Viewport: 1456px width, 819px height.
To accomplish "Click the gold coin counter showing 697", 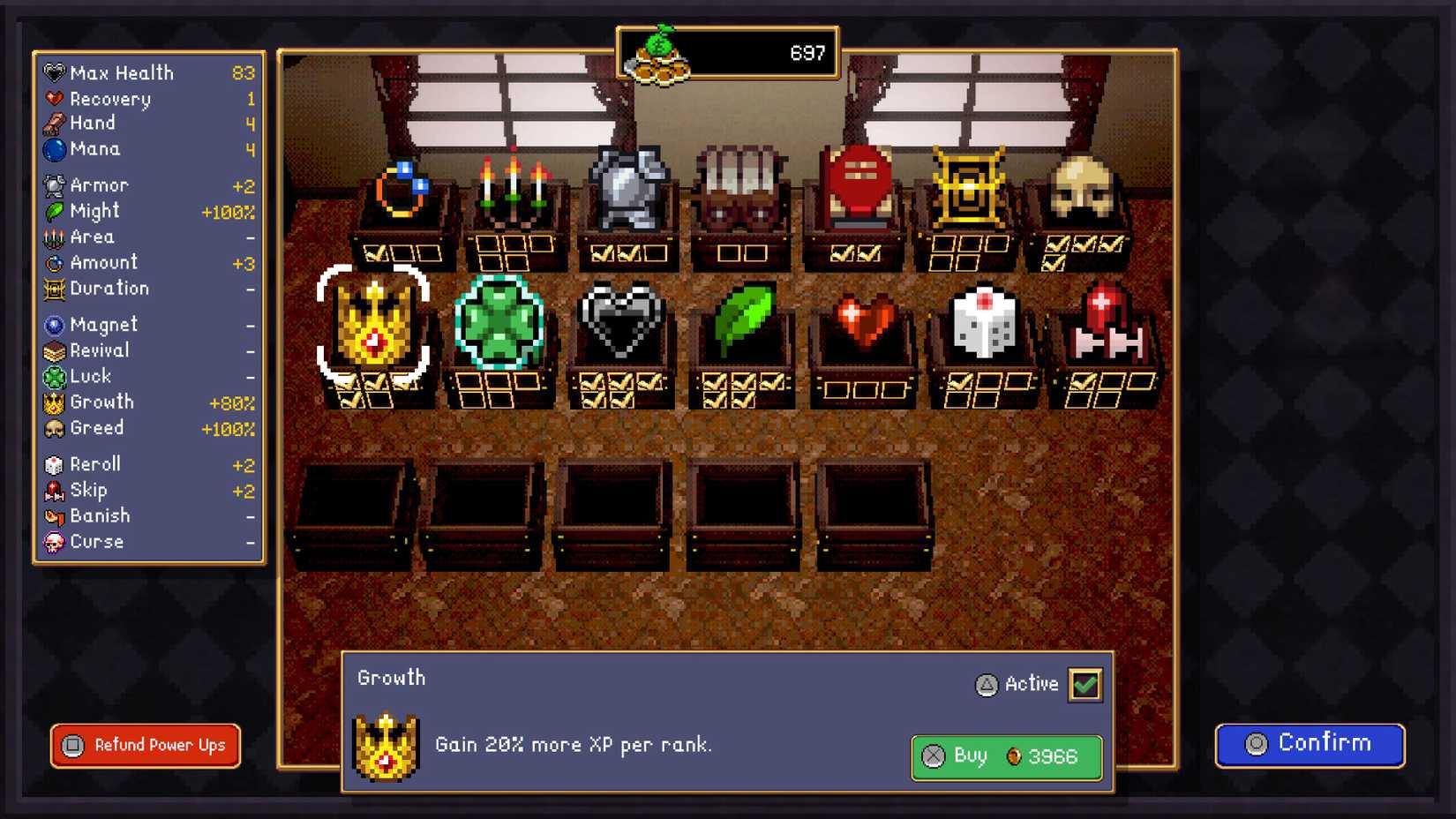I will click(728, 53).
